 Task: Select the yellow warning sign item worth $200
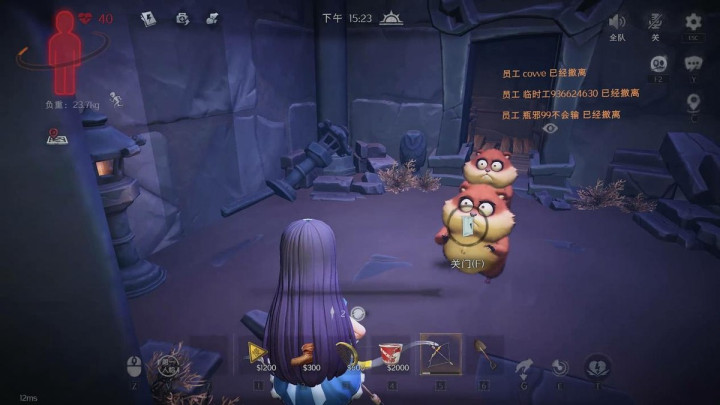(x=258, y=352)
